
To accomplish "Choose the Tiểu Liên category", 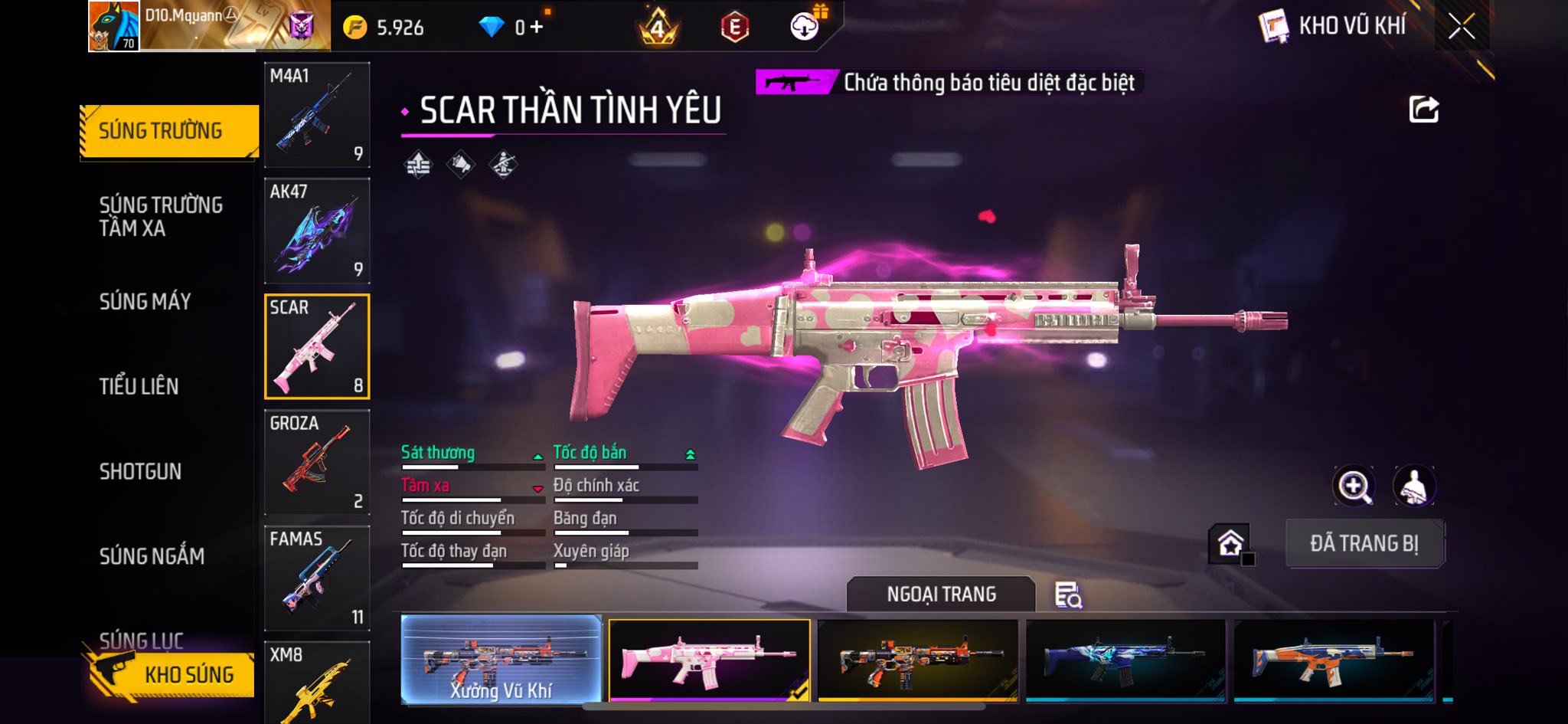I will coord(139,386).
